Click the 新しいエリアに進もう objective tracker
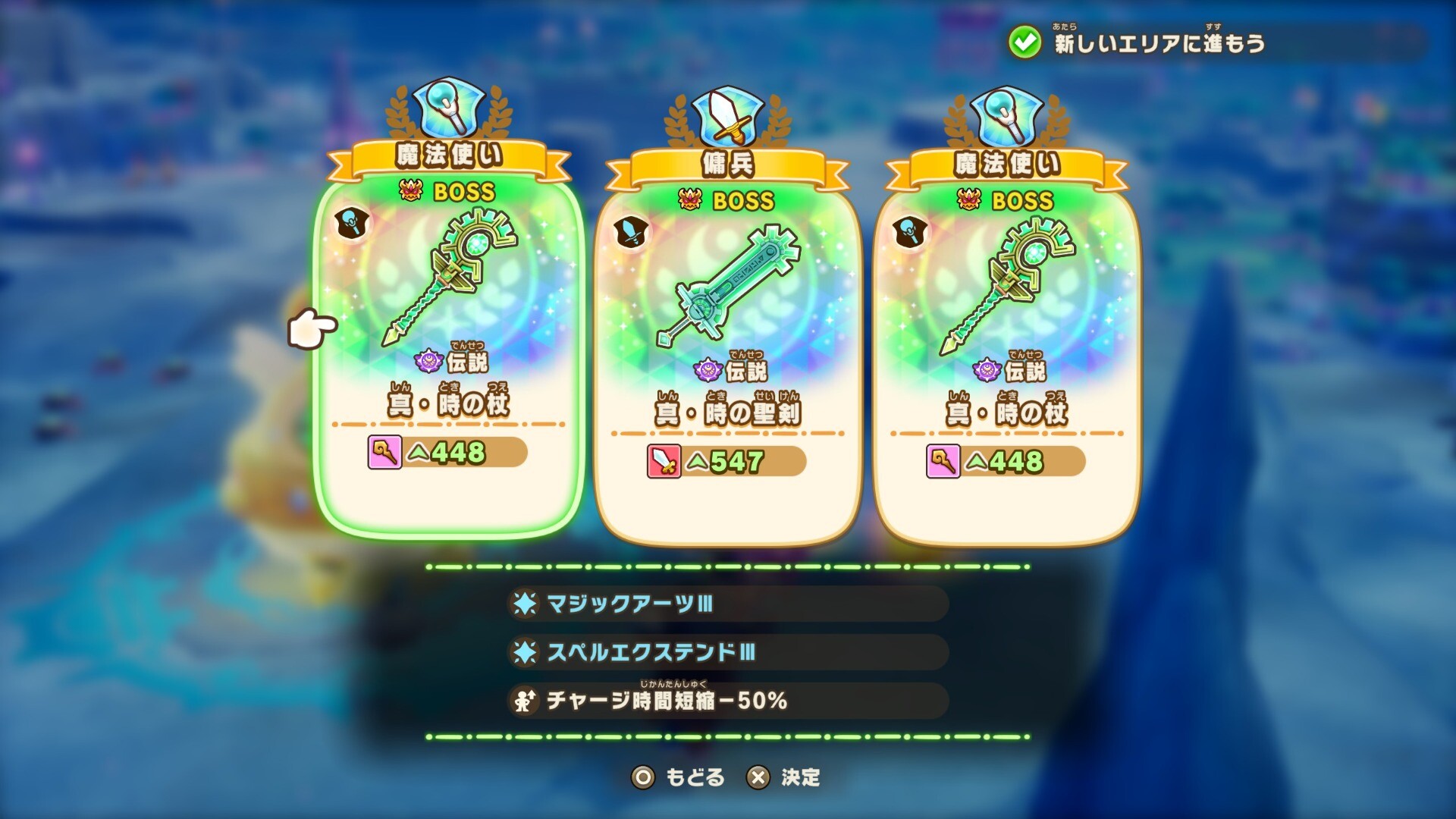 pyautogui.click(x=1159, y=43)
